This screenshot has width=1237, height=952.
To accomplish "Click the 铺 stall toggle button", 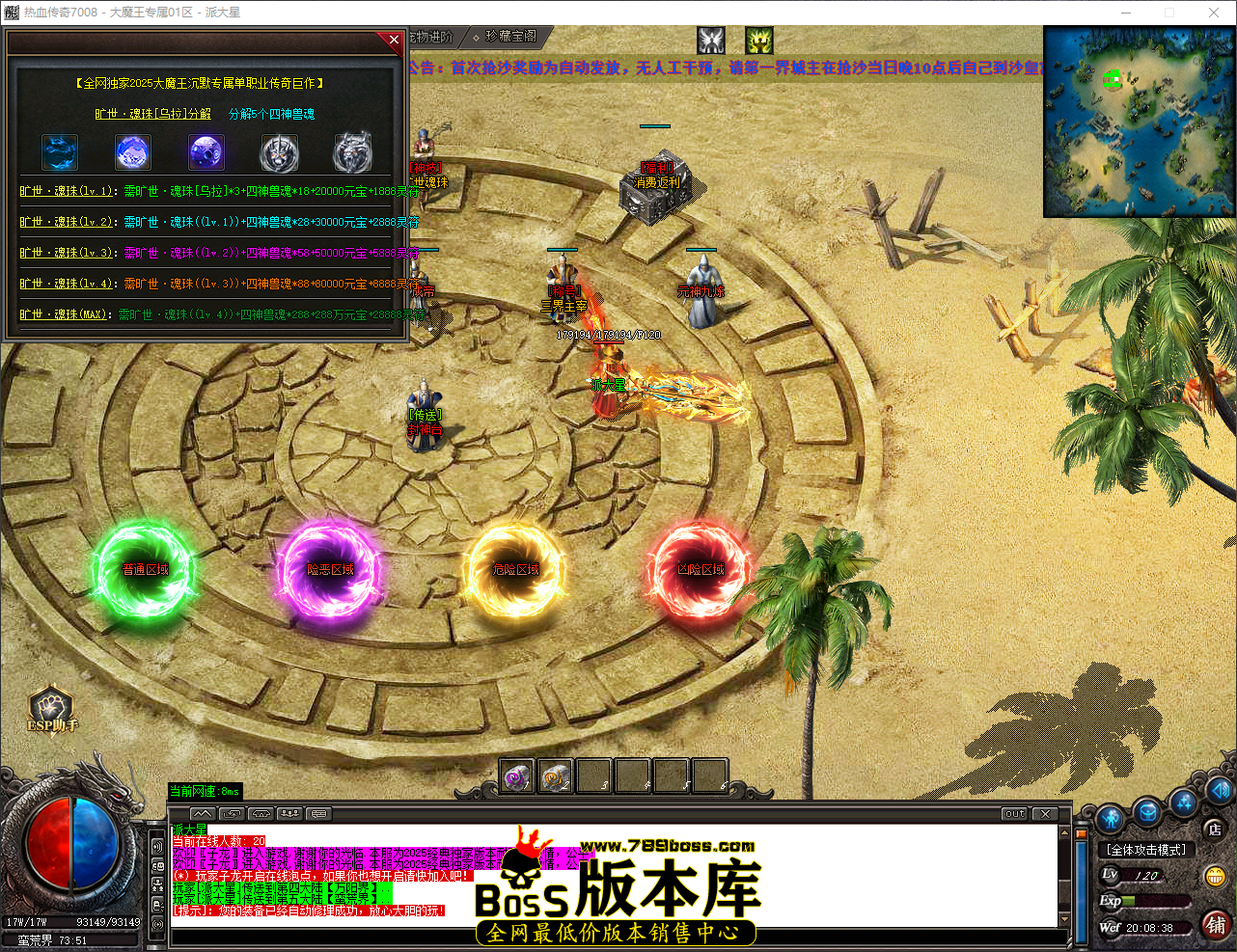I will point(1216,926).
